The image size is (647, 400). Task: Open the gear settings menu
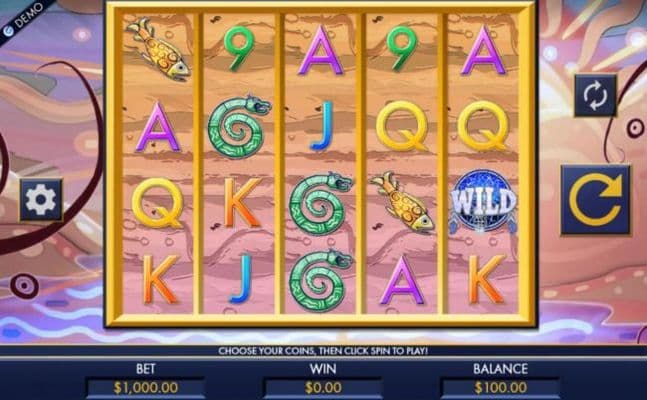pos(41,200)
